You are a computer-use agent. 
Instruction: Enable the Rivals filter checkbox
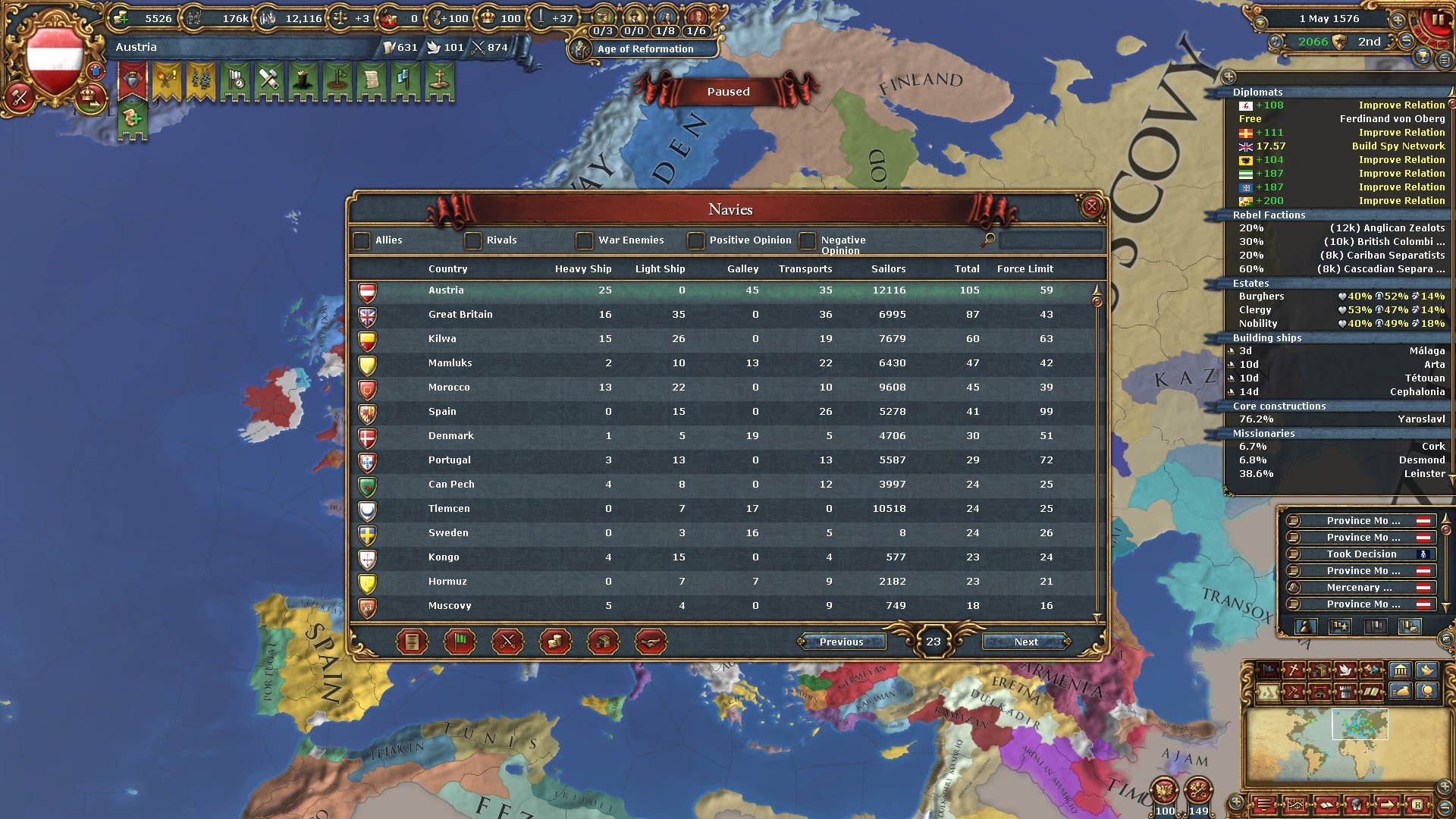pyautogui.click(x=473, y=240)
